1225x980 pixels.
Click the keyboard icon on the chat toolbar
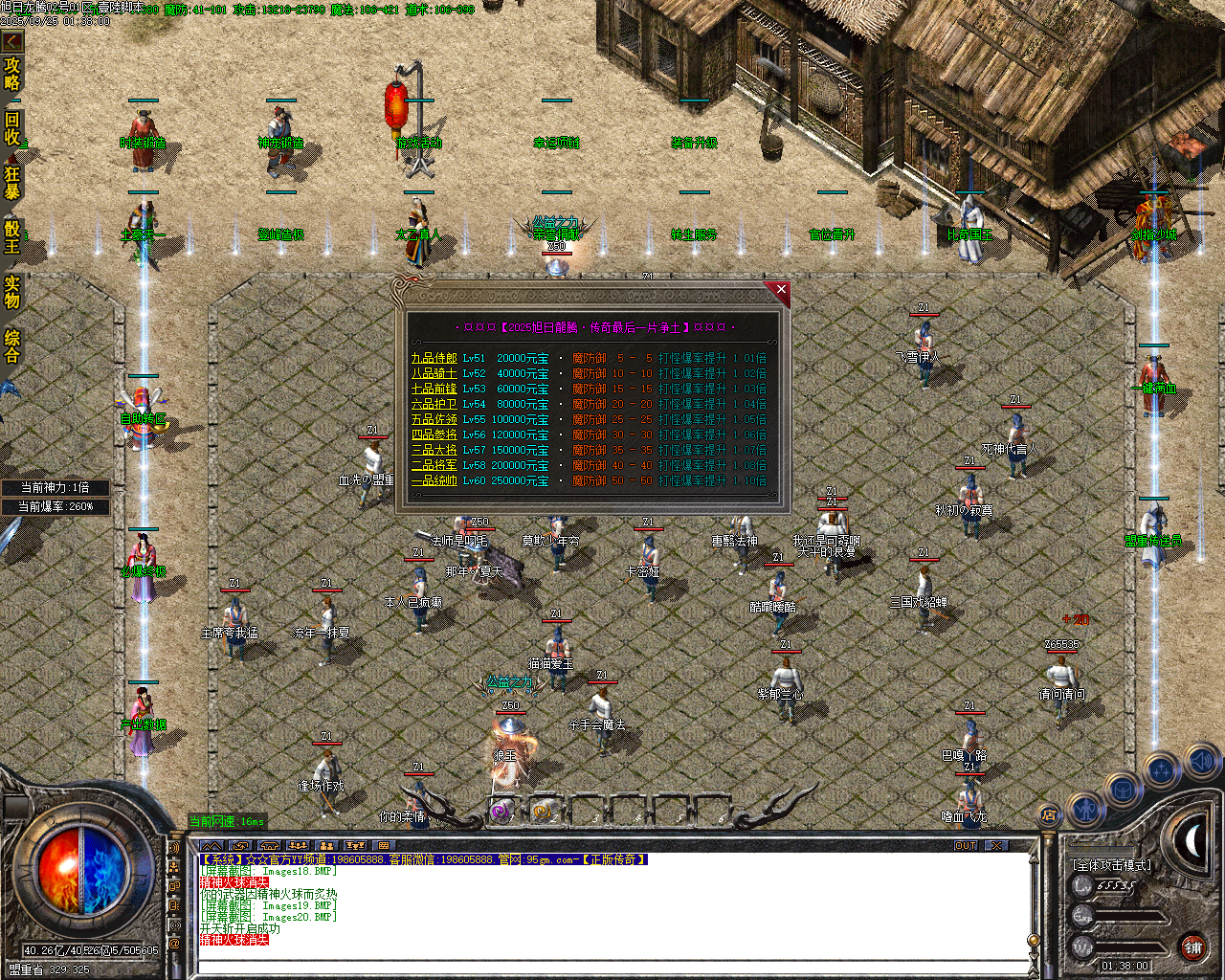pyautogui.click(x=384, y=846)
